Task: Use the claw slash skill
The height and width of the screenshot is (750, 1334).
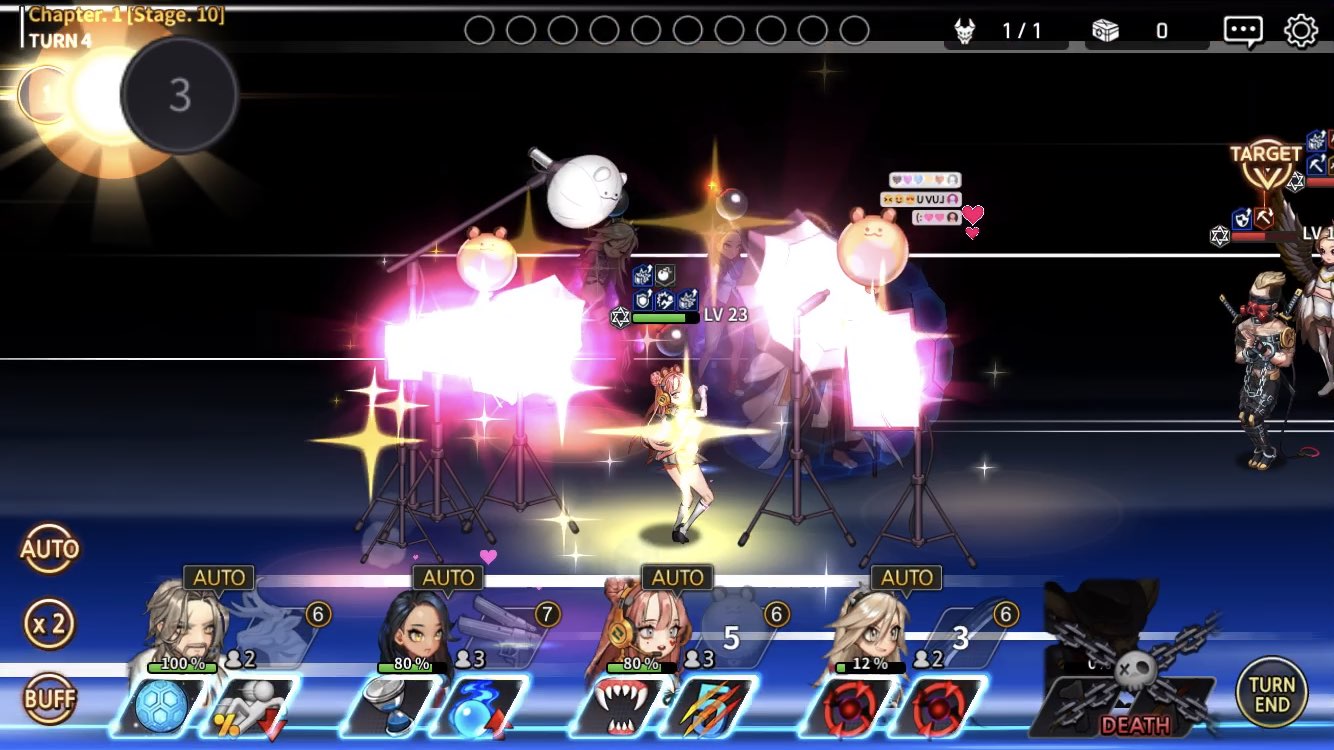Action: tap(708, 708)
